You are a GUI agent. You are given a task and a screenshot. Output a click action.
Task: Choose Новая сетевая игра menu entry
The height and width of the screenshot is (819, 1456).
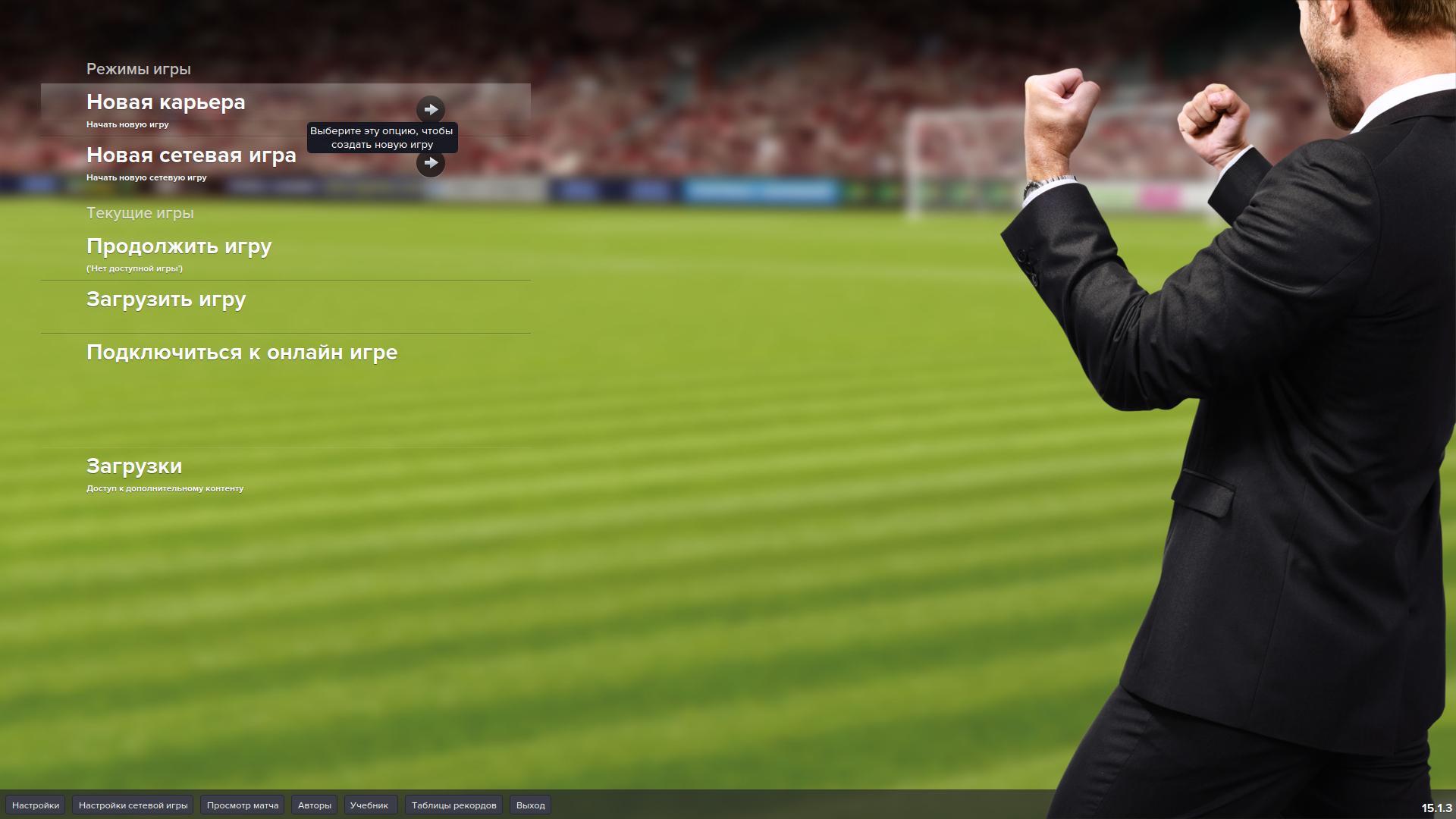191,155
